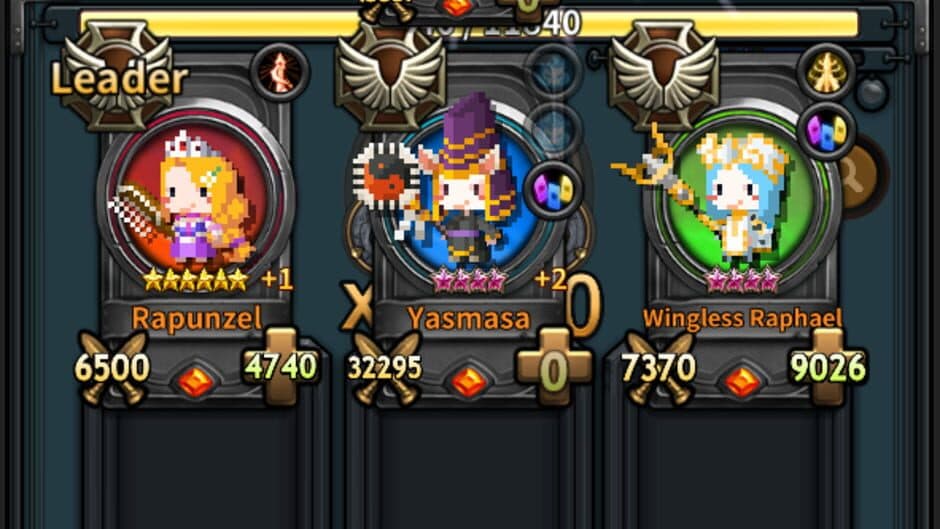
Task: Click the plus button under Yasmasa
Action: pyautogui.click(x=553, y=366)
